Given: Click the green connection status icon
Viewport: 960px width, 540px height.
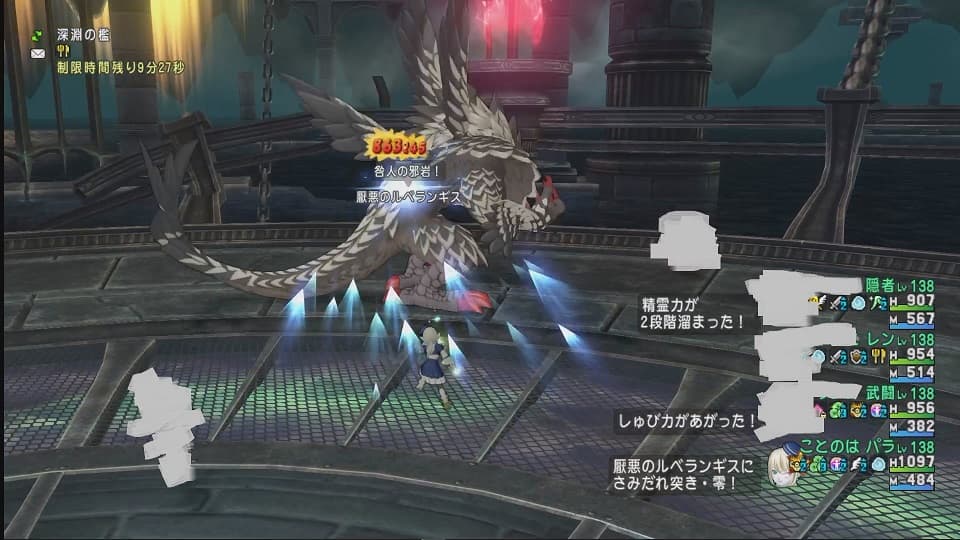Looking at the screenshot, I should coord(37,35).
